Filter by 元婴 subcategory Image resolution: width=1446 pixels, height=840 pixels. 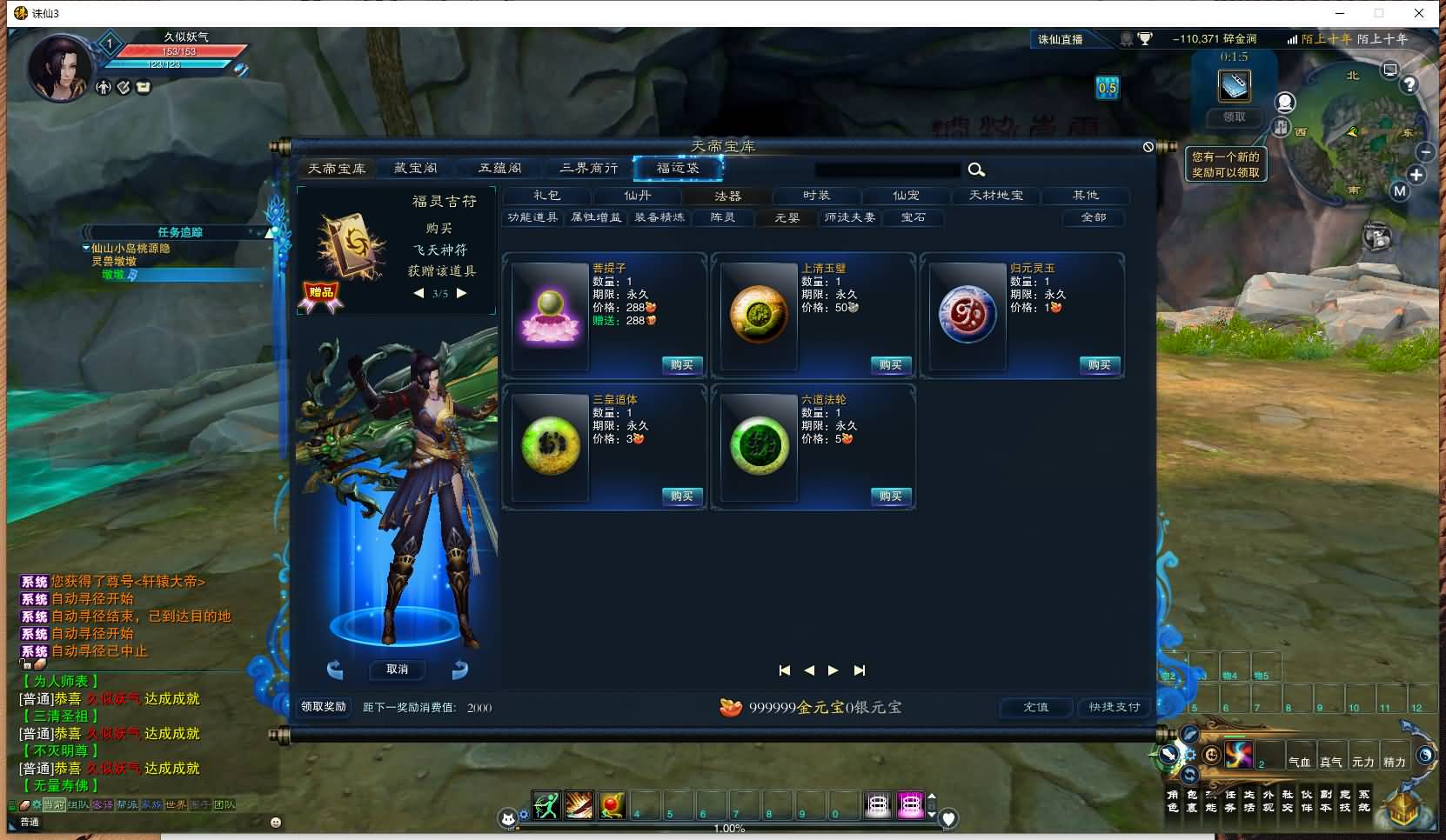tap(787, 217)
